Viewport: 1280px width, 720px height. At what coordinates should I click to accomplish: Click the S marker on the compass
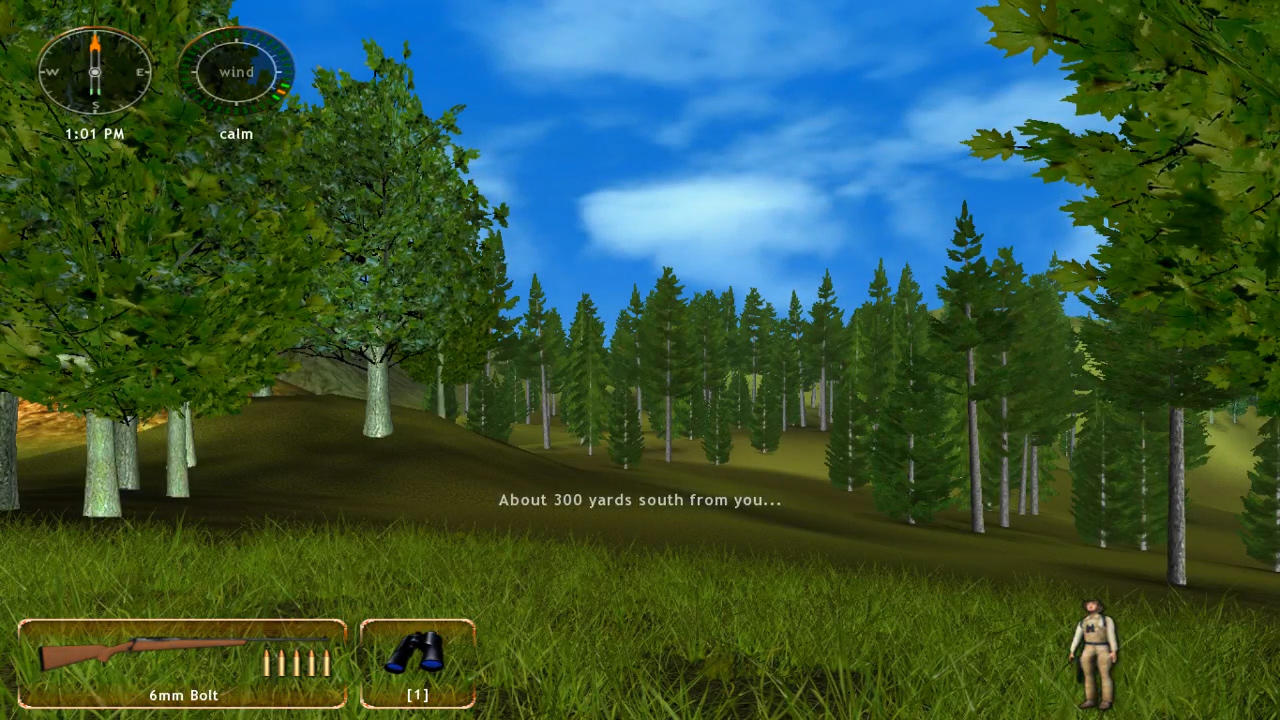click(94, 103)
